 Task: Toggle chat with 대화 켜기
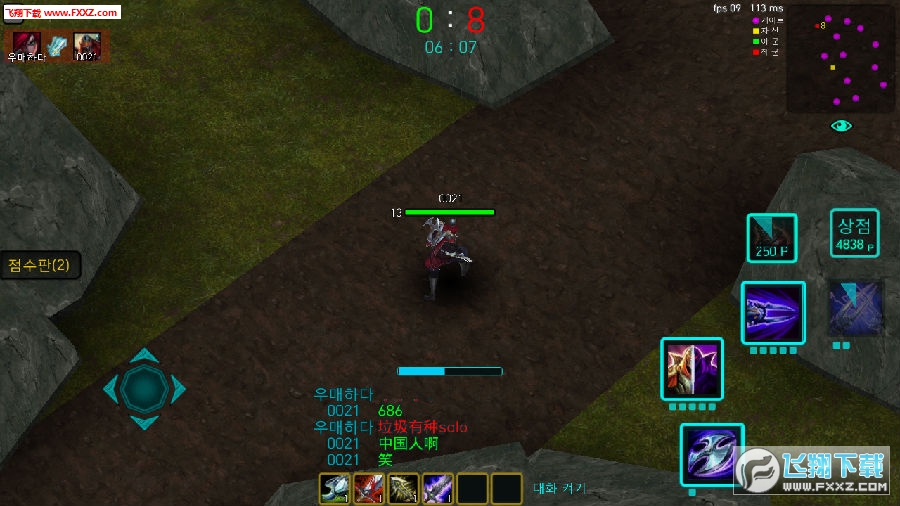[559, 489]
